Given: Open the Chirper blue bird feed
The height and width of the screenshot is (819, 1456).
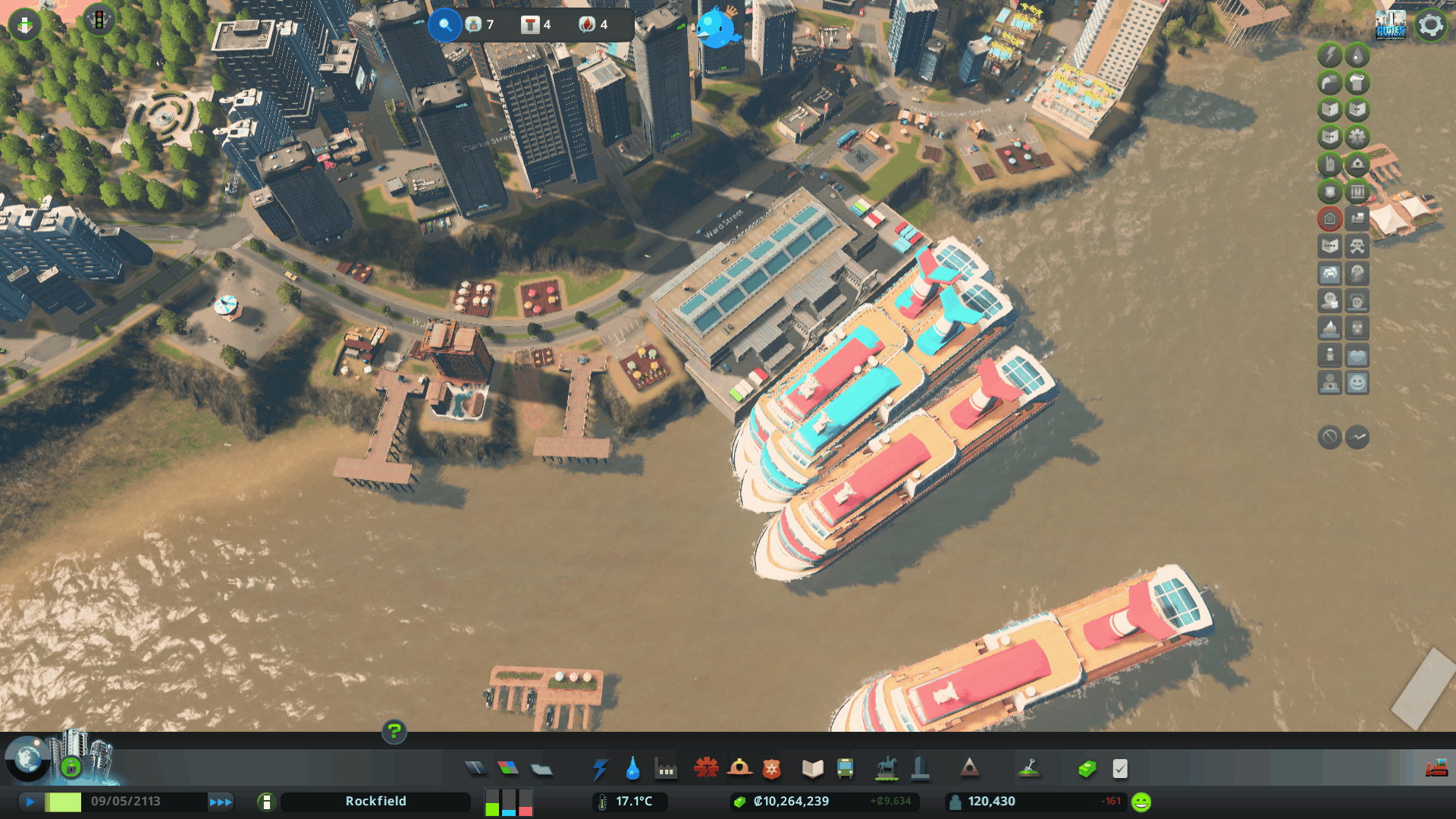Looking at the screenshot, I should (716, 28).
